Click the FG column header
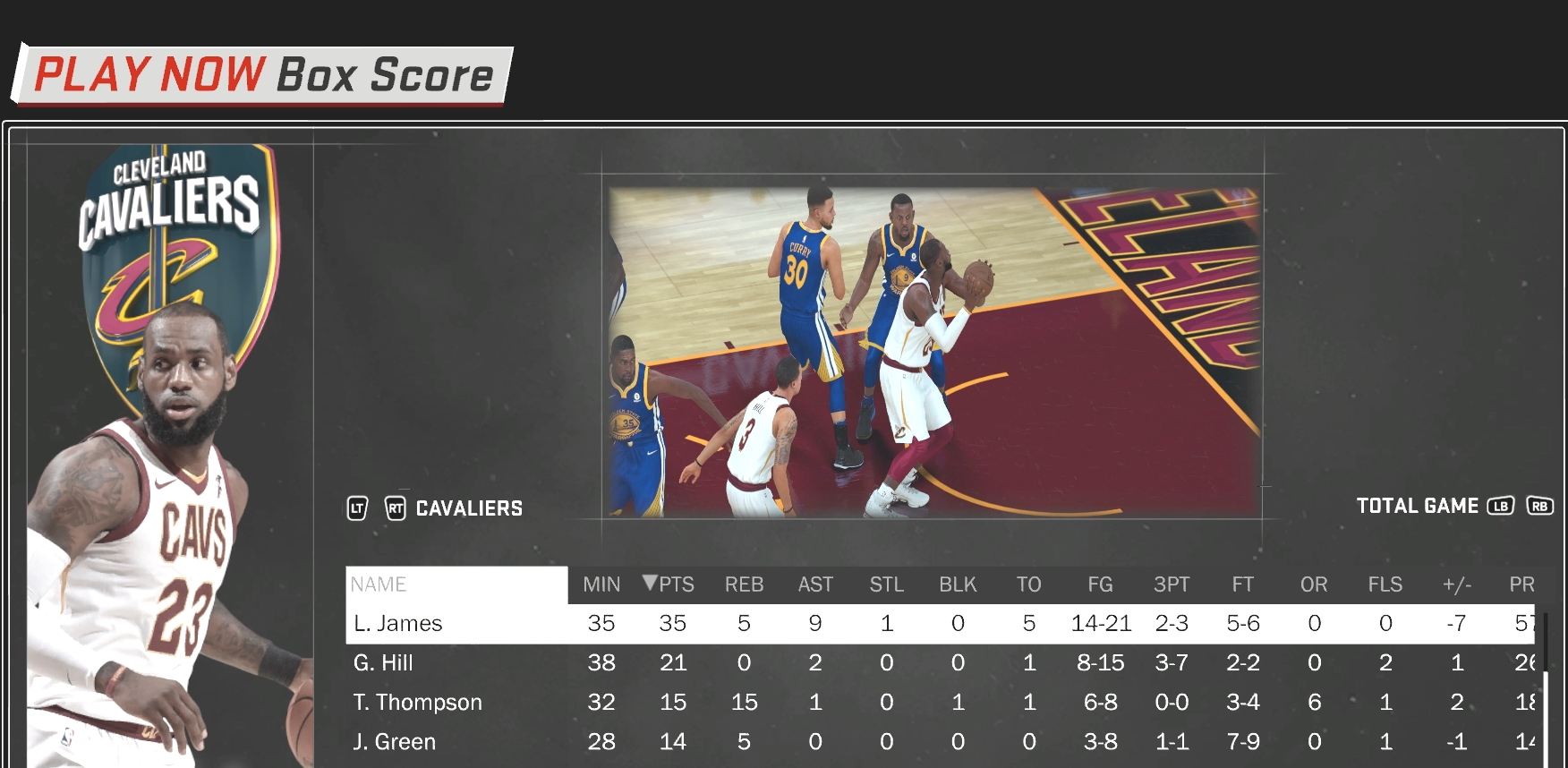Viewport: 1568px width, 768px height. [1100, 585]
